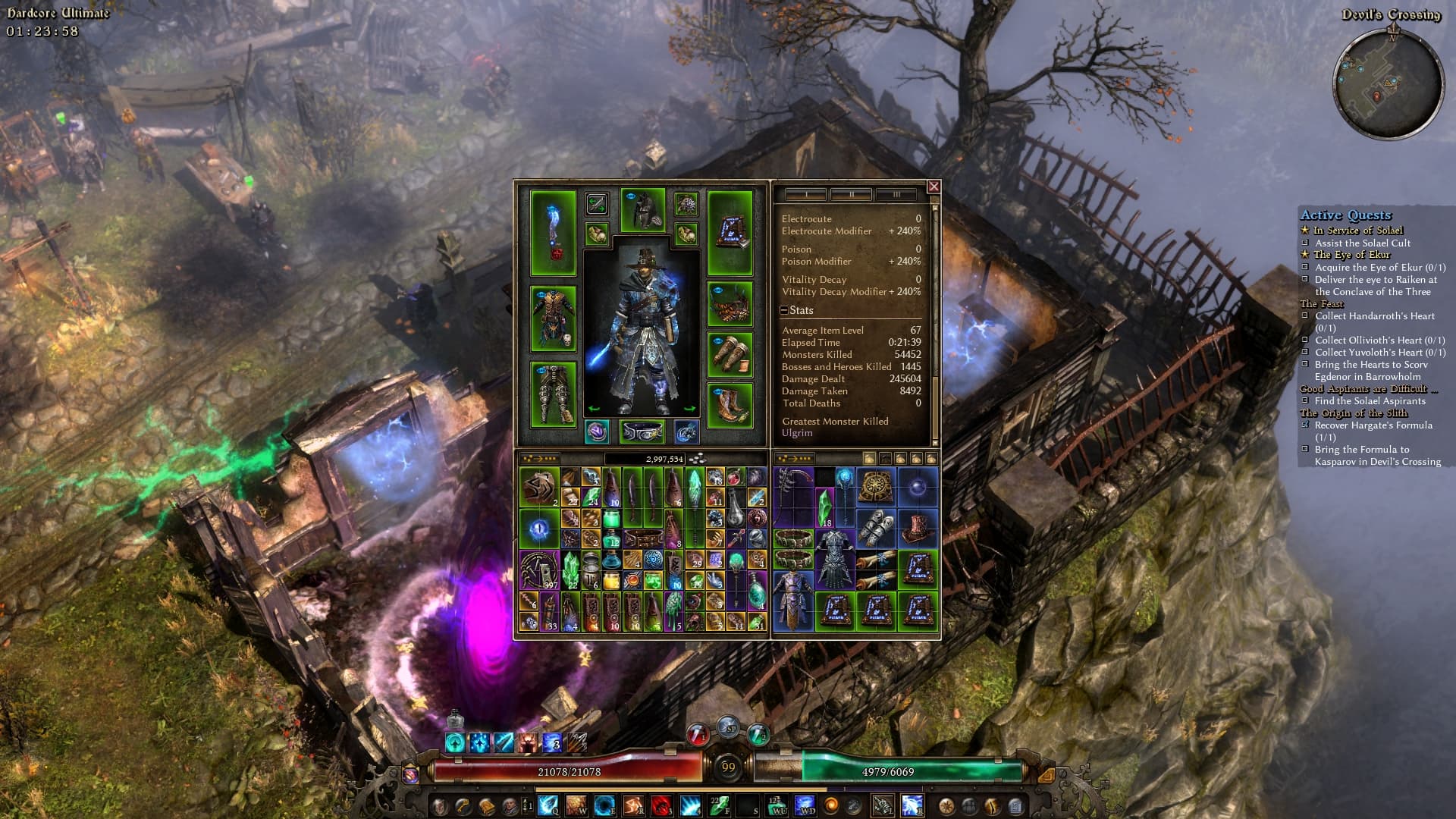Activate the red skill in slot 3
The height and width of the screenshot is (819, 1456).
(x=661, y=805)
